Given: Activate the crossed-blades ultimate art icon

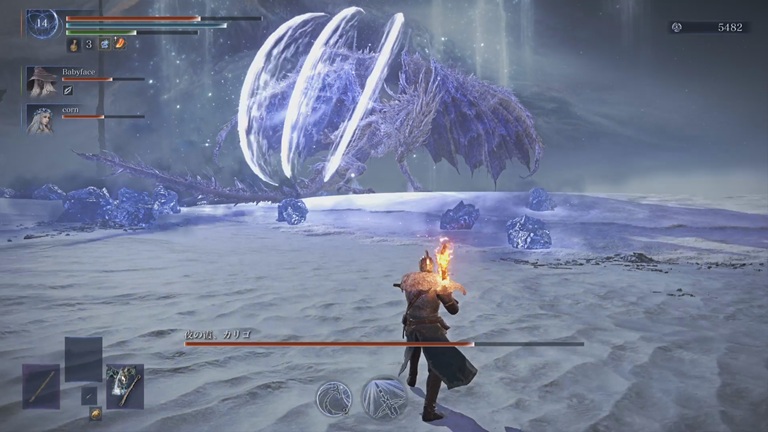Looking at the screenshot, I should (x=384, y=398).
